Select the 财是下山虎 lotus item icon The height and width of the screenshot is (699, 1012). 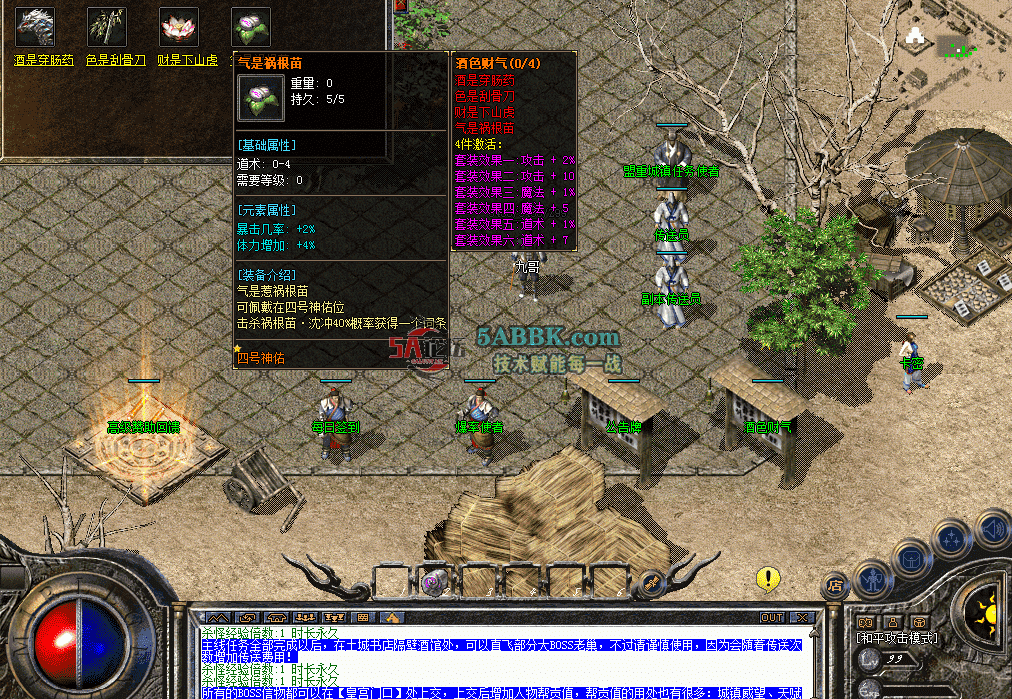178,27
